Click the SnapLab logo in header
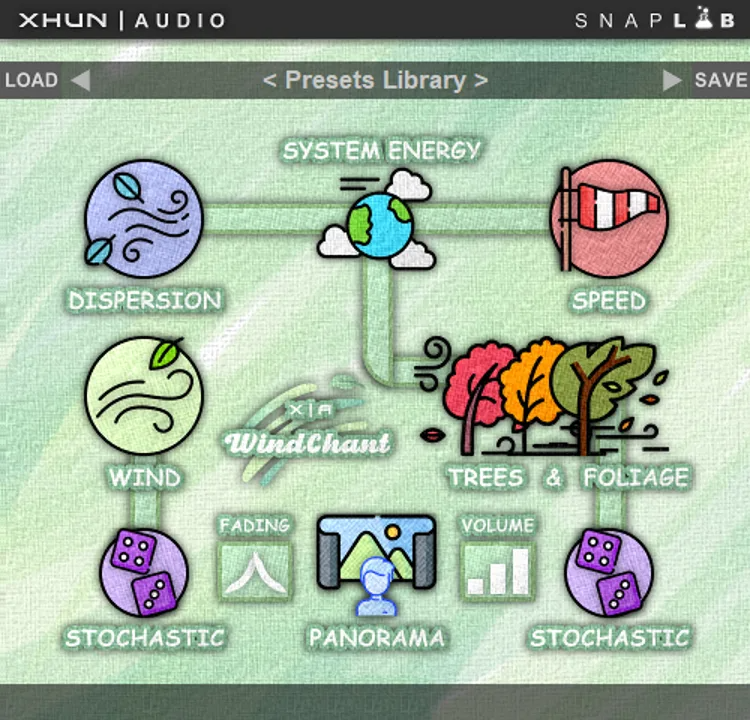 pos(657,19)
